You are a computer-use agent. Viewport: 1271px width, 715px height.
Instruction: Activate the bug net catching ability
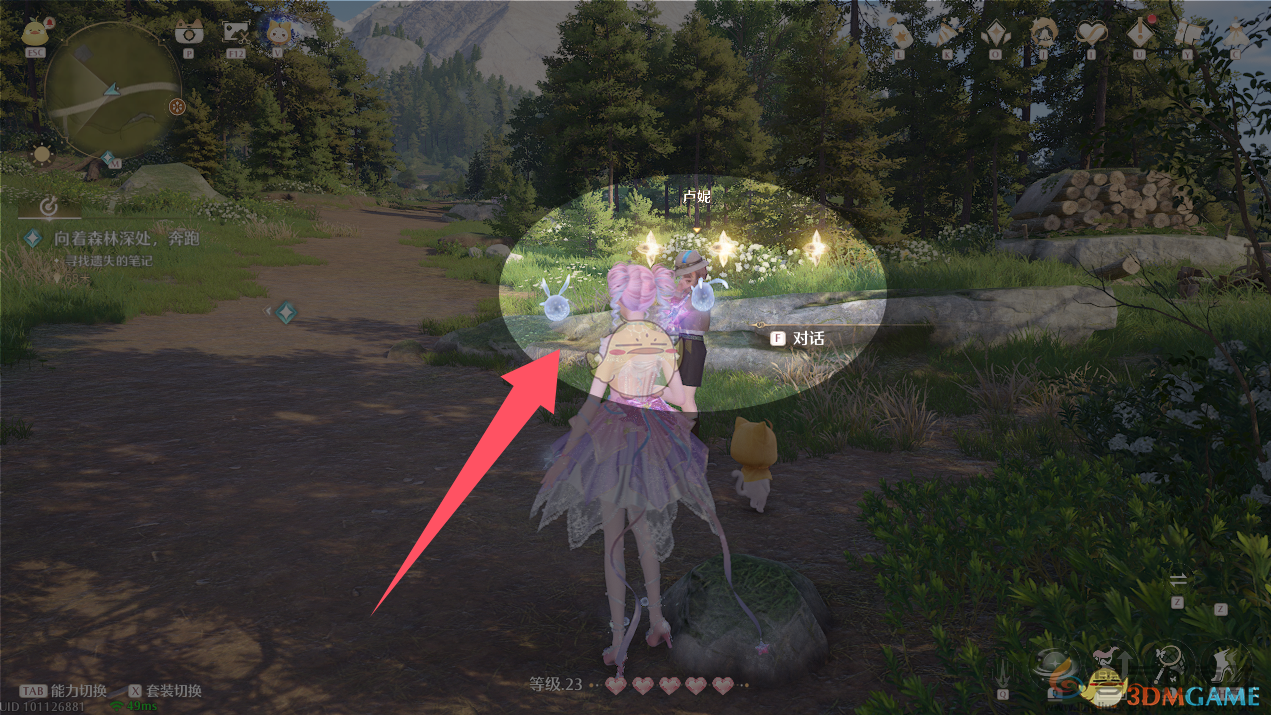1167,659
